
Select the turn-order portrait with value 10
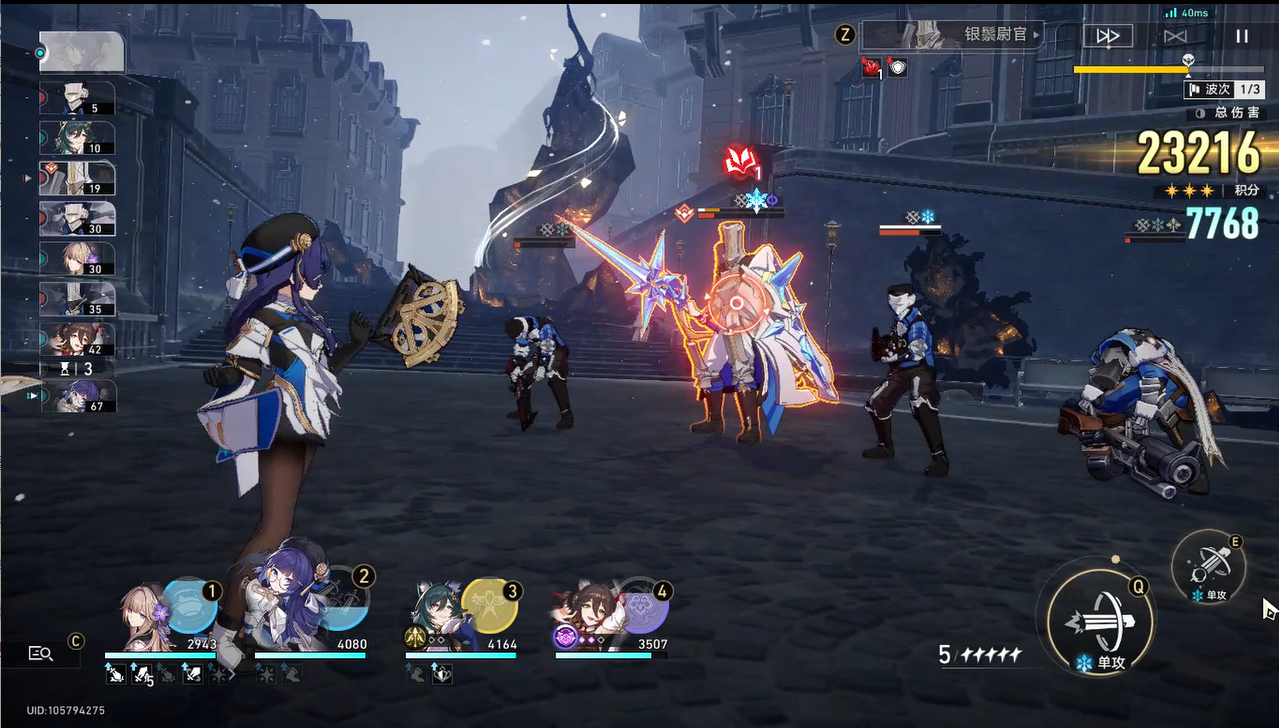pyautogui.click(x=78, y=138)
